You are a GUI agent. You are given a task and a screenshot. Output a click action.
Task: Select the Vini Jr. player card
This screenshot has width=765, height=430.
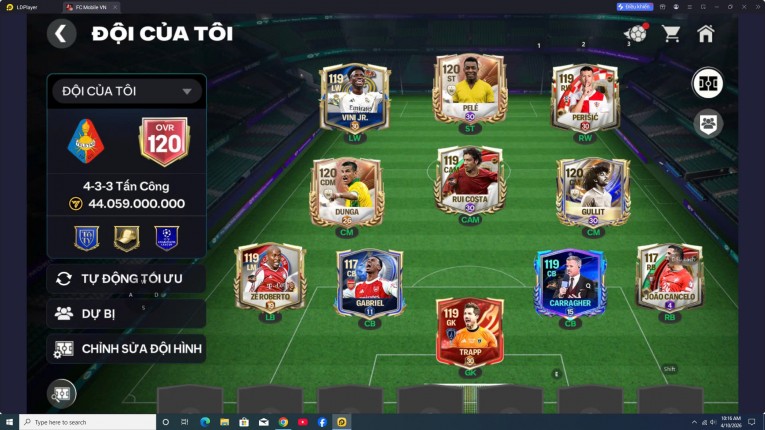point(354,97)
